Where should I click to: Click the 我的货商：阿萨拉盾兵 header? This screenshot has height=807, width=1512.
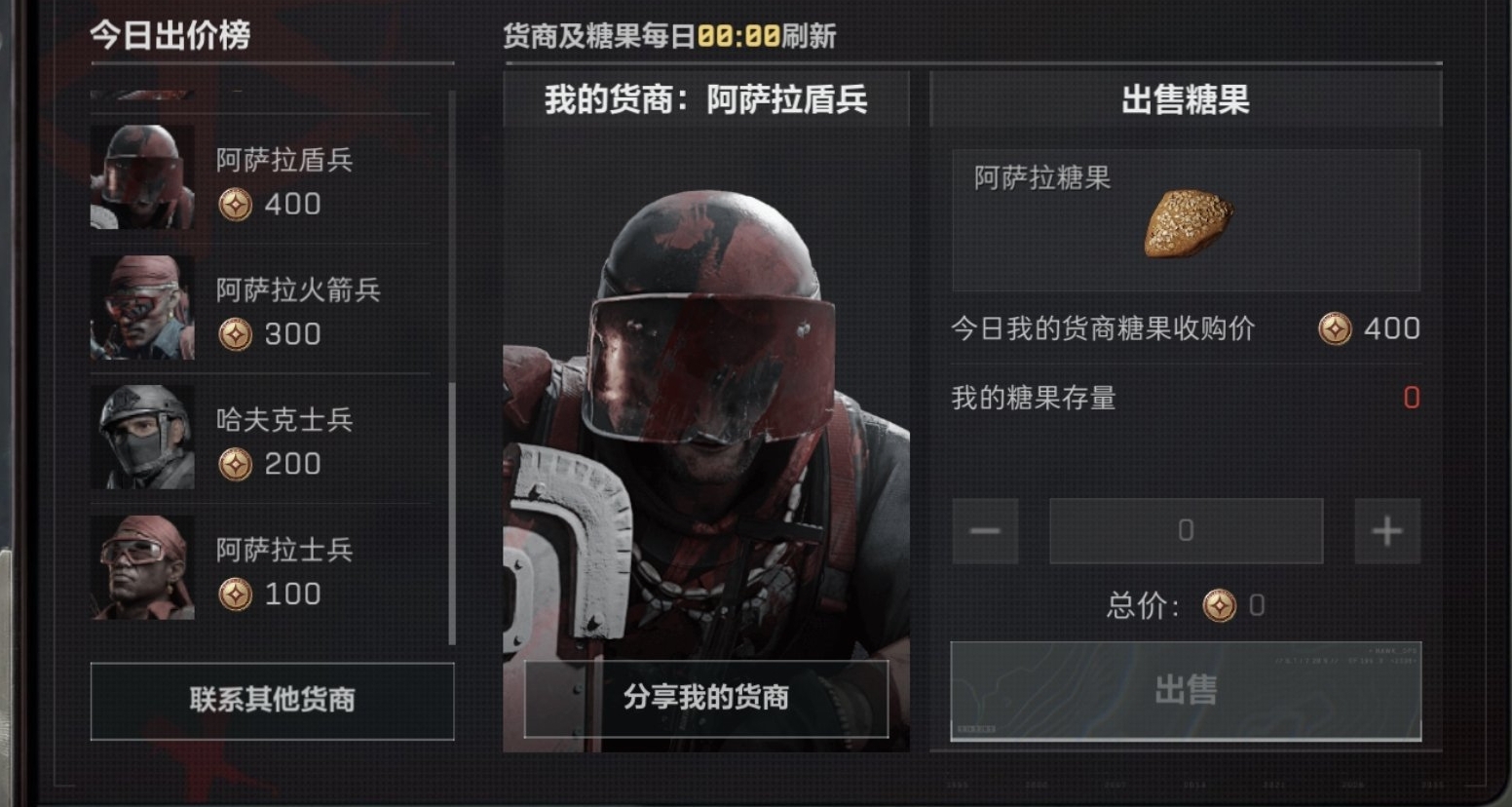704,98
